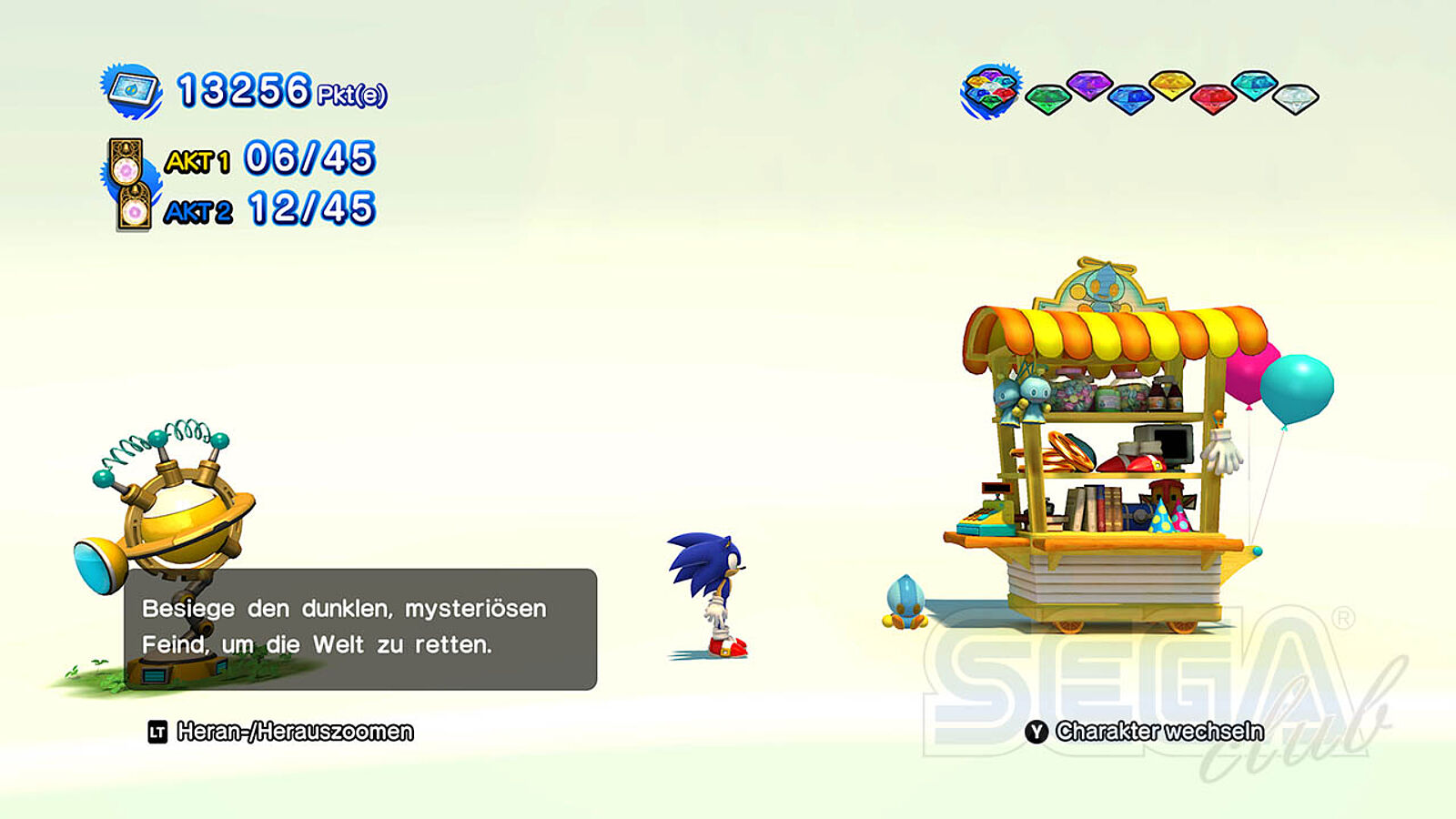Choose the white Chaos Emerald

tap(1295, 98)
